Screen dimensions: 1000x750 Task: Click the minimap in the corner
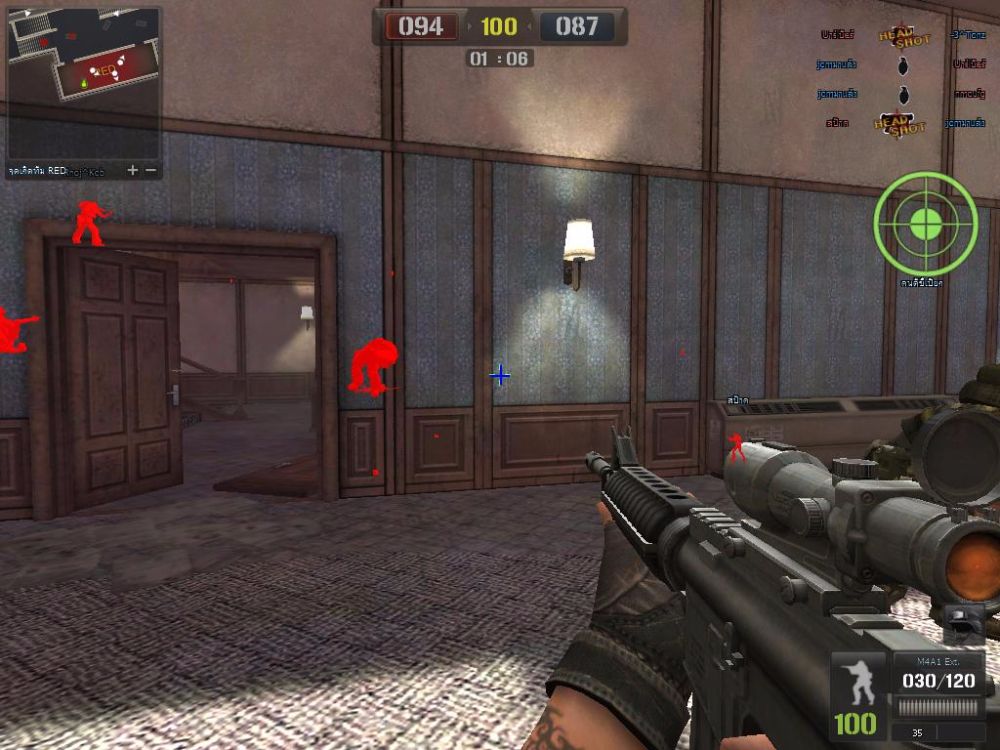coord(83,80)
